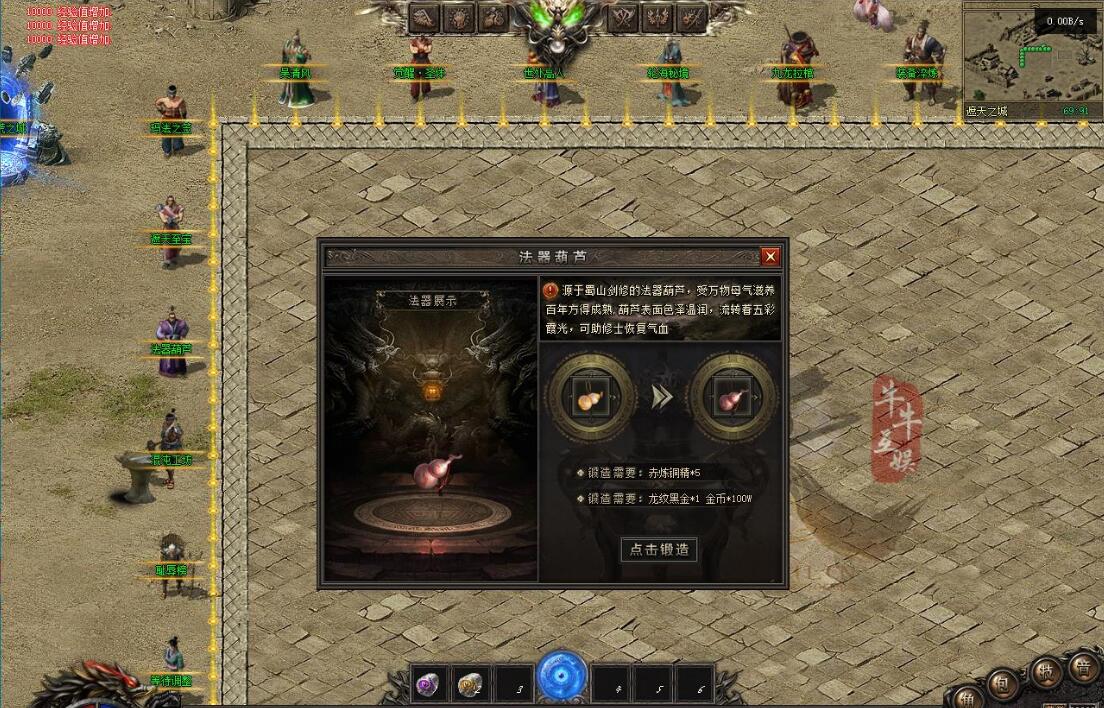Close the 法器葫芦 forging window
Image resolution: width=1104 pixels, height=708 pixels.
[x=770, y=257]
